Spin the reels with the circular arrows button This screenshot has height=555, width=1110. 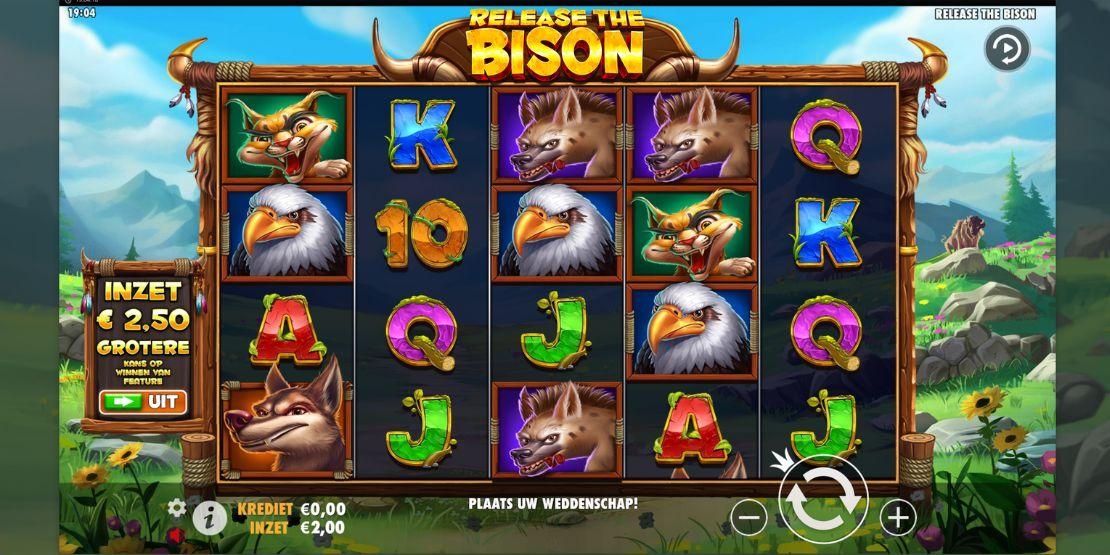pos(823,500)
